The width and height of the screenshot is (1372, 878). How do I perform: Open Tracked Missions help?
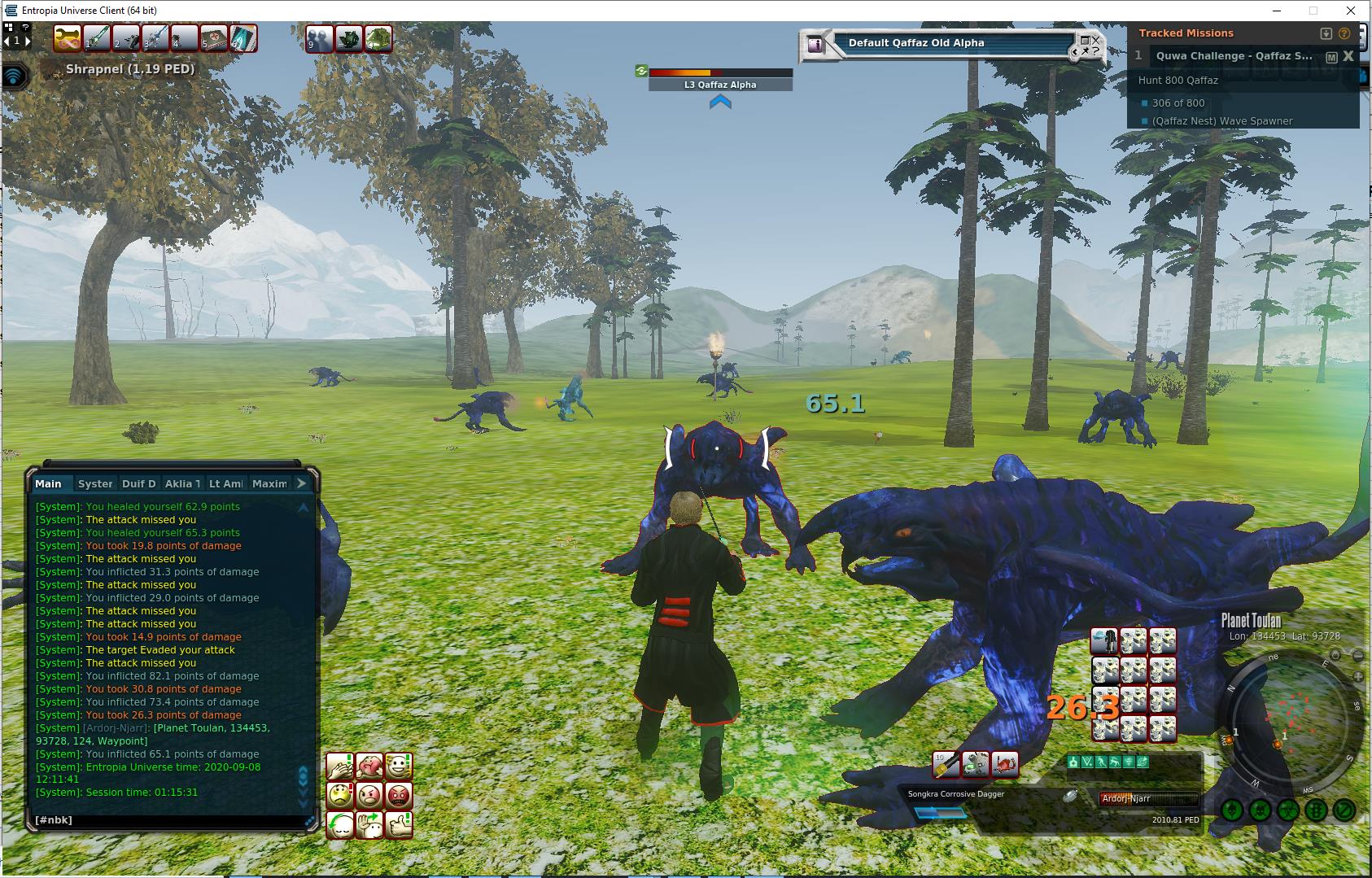tap(1344, 33)
